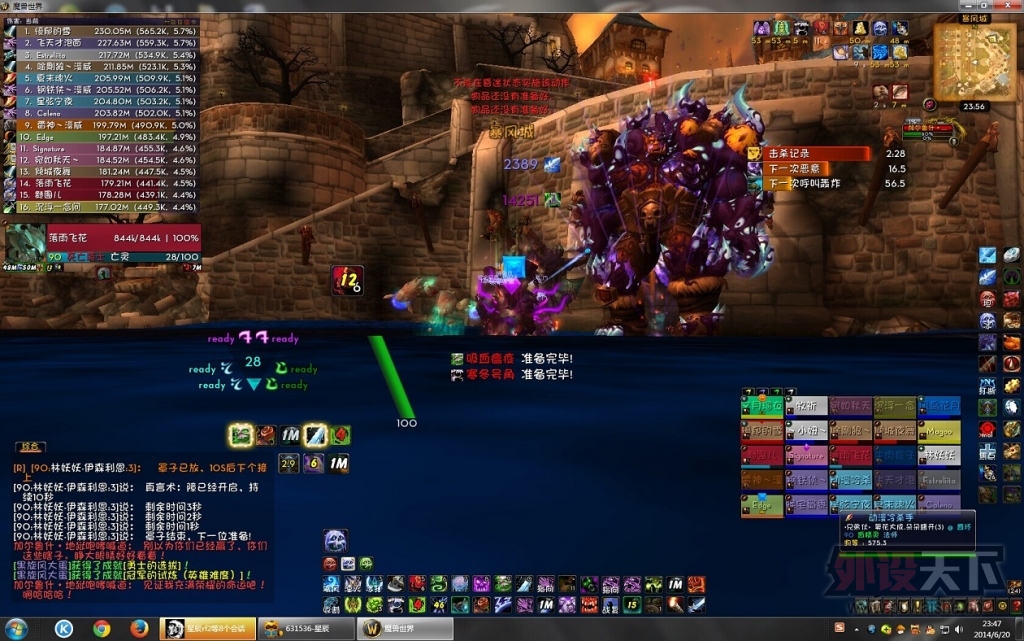Viewport: 1024px width, 641px height.
Task: Target Estrellita in the raid frames
Action: pos(940,481)
